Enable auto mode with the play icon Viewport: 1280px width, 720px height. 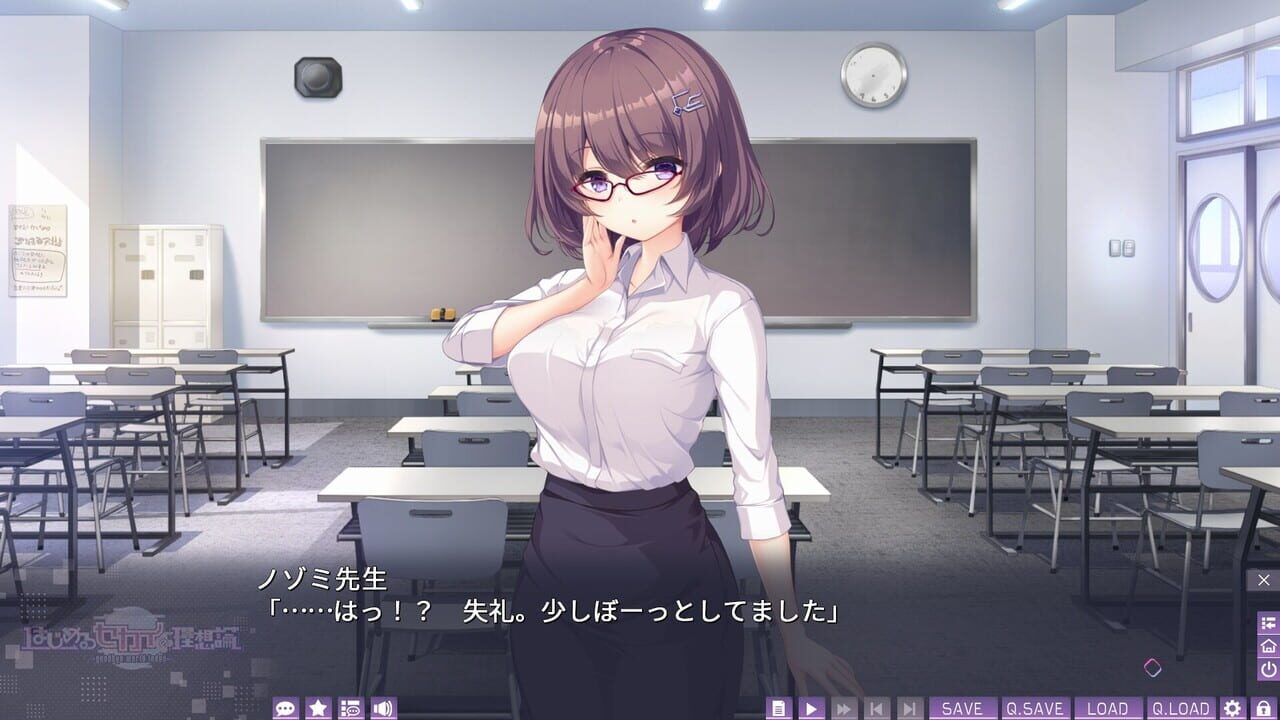click(x=811, y=706)
